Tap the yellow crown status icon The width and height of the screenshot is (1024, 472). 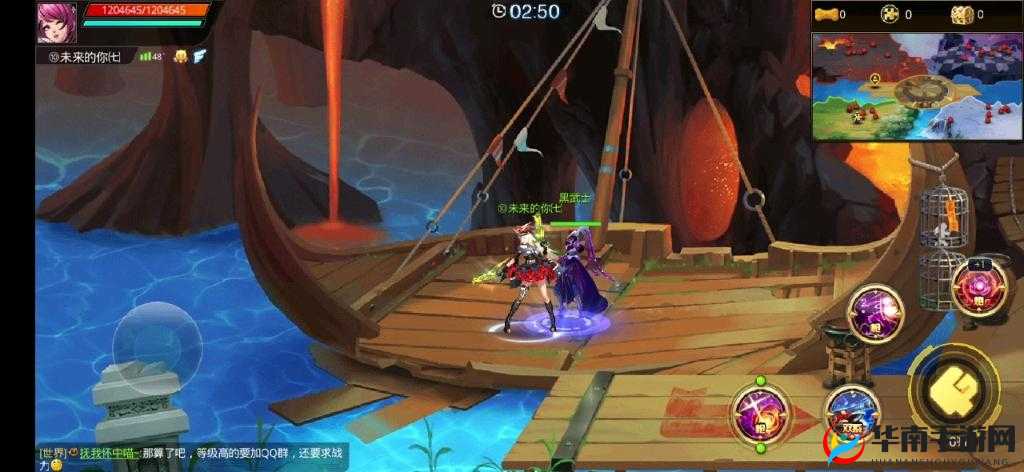pyautogui.click(x=180, y=56)
